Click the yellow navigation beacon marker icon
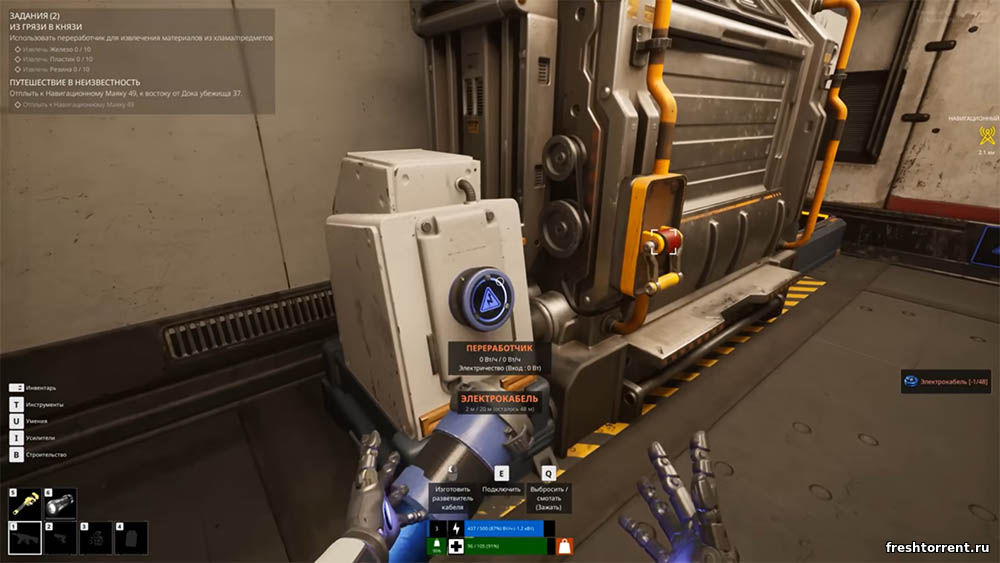This screenshot has width=1000, height=563. (986, 136)
